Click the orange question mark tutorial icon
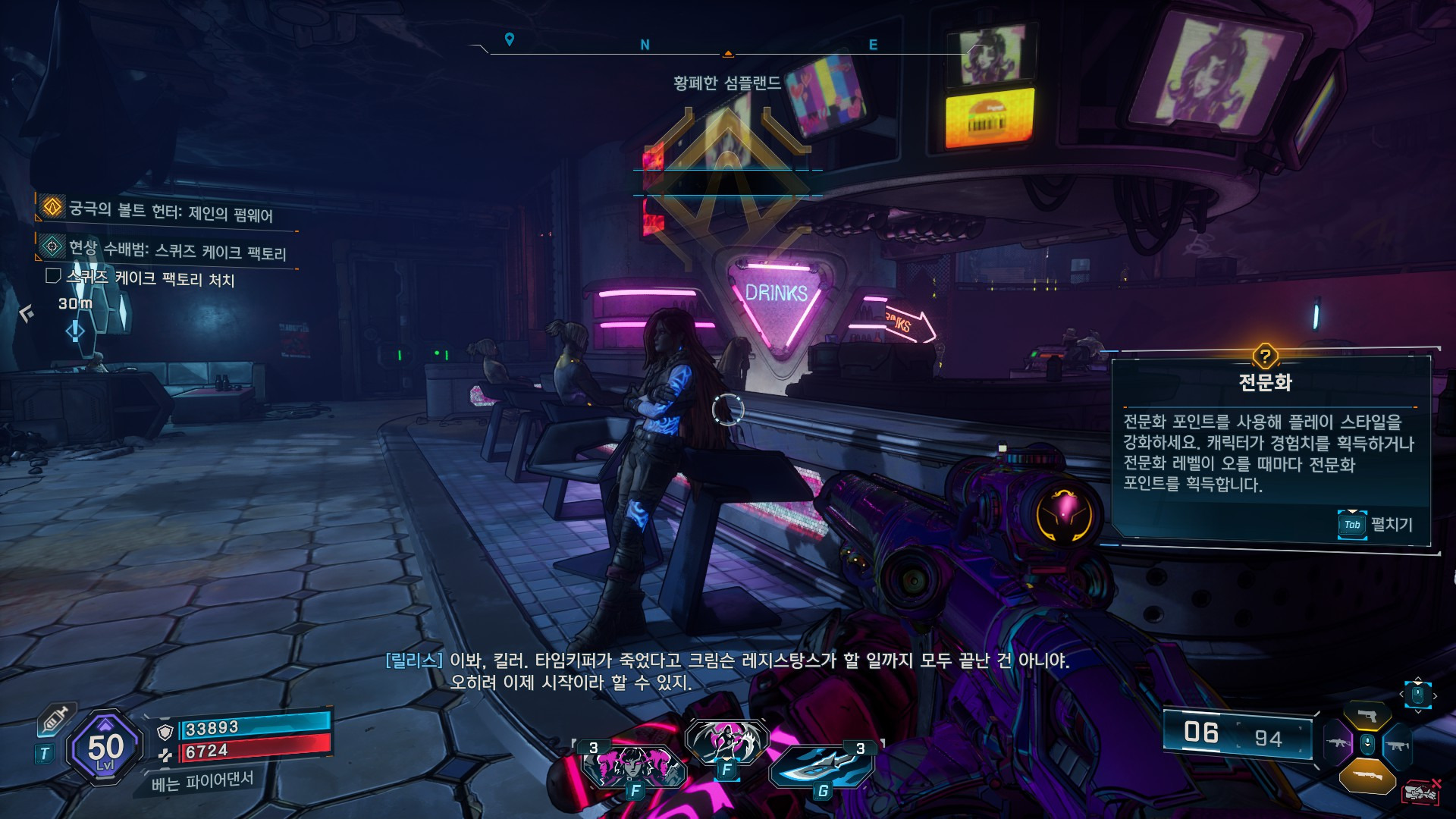 (1265, 356)
